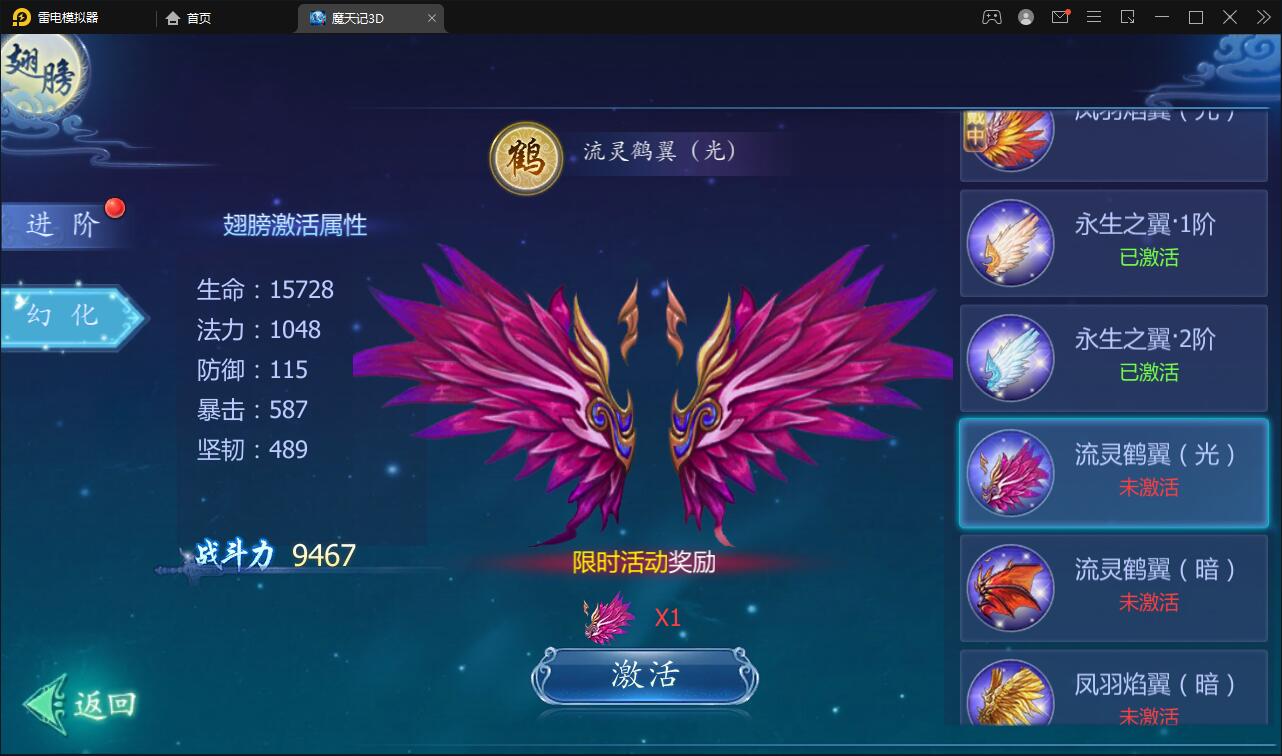This screenshot has height=756, width=1282.
Task: Open the gamepad controls icon in emulator titlebar
Action: pyautogui.click(x=991, y=17)
